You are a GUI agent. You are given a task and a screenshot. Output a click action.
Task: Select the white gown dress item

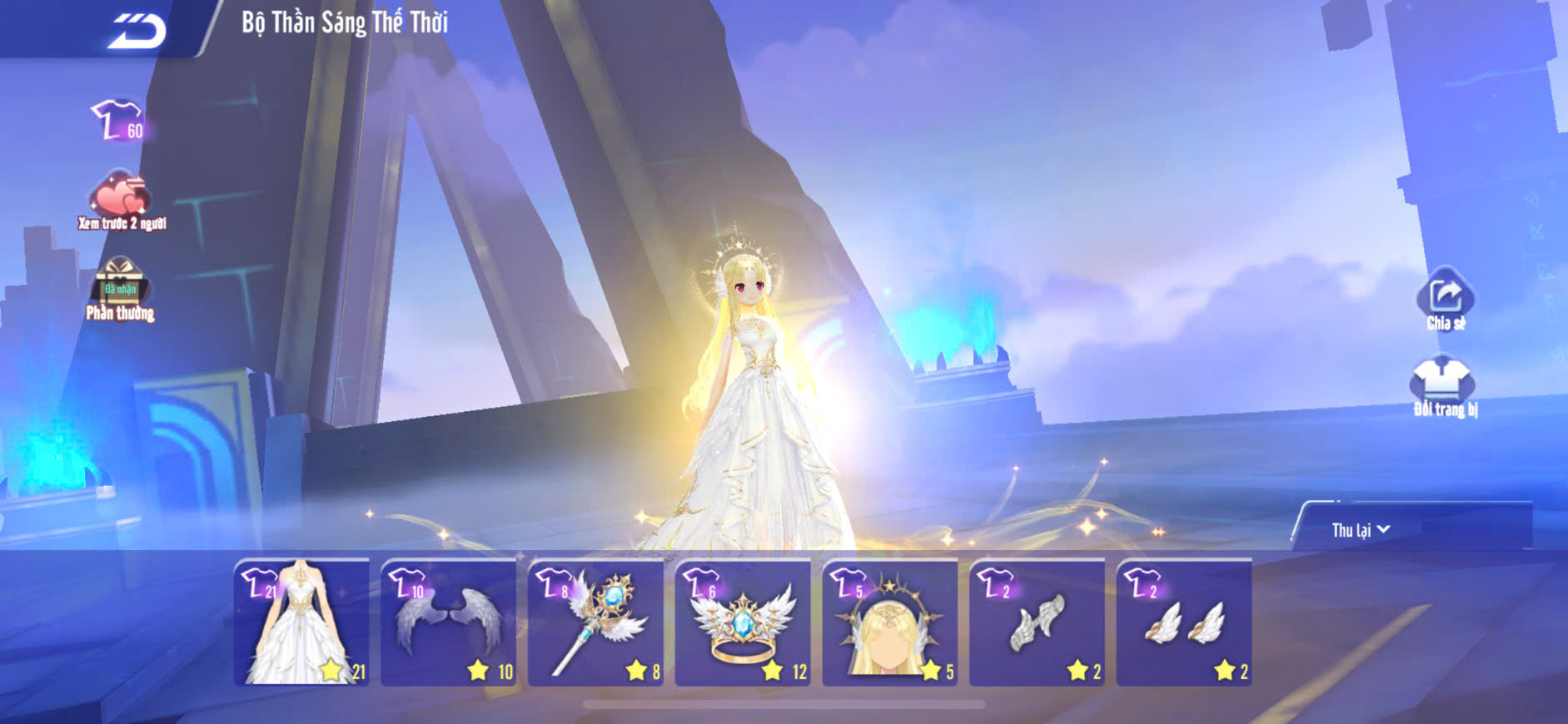coord(301,622)
